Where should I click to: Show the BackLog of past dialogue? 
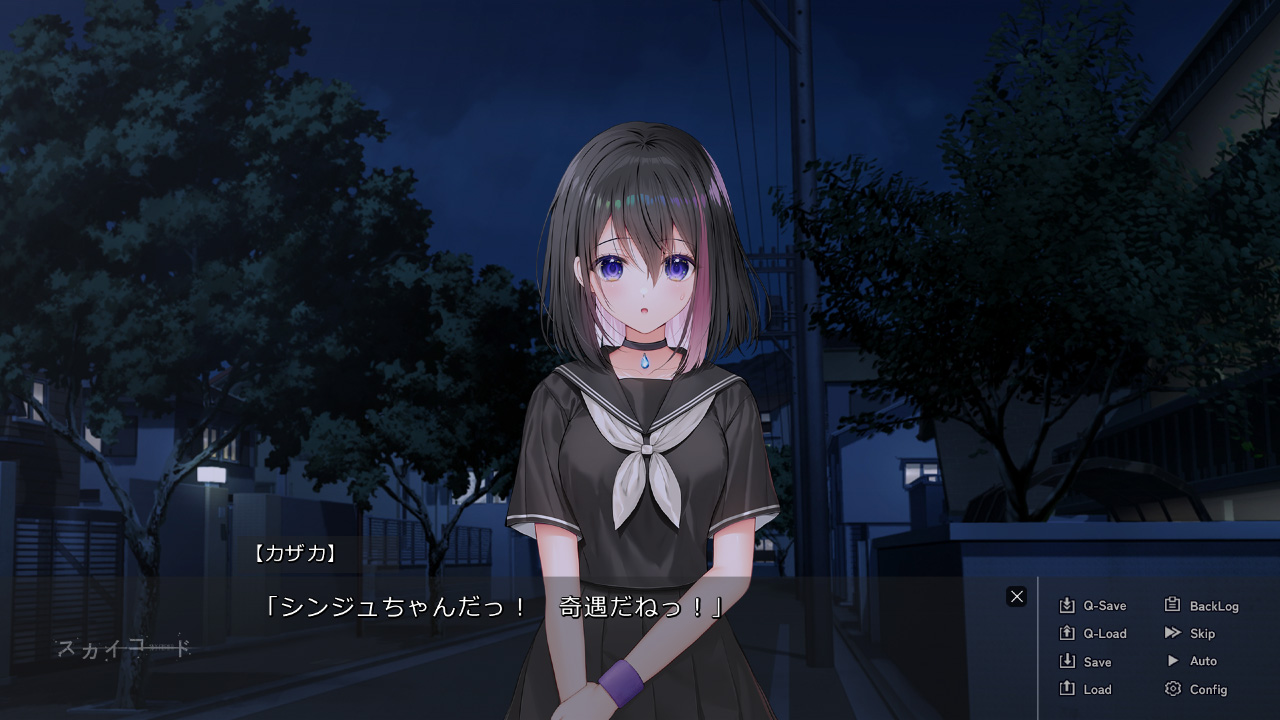pyautogui.click(x=1202, y=606)
